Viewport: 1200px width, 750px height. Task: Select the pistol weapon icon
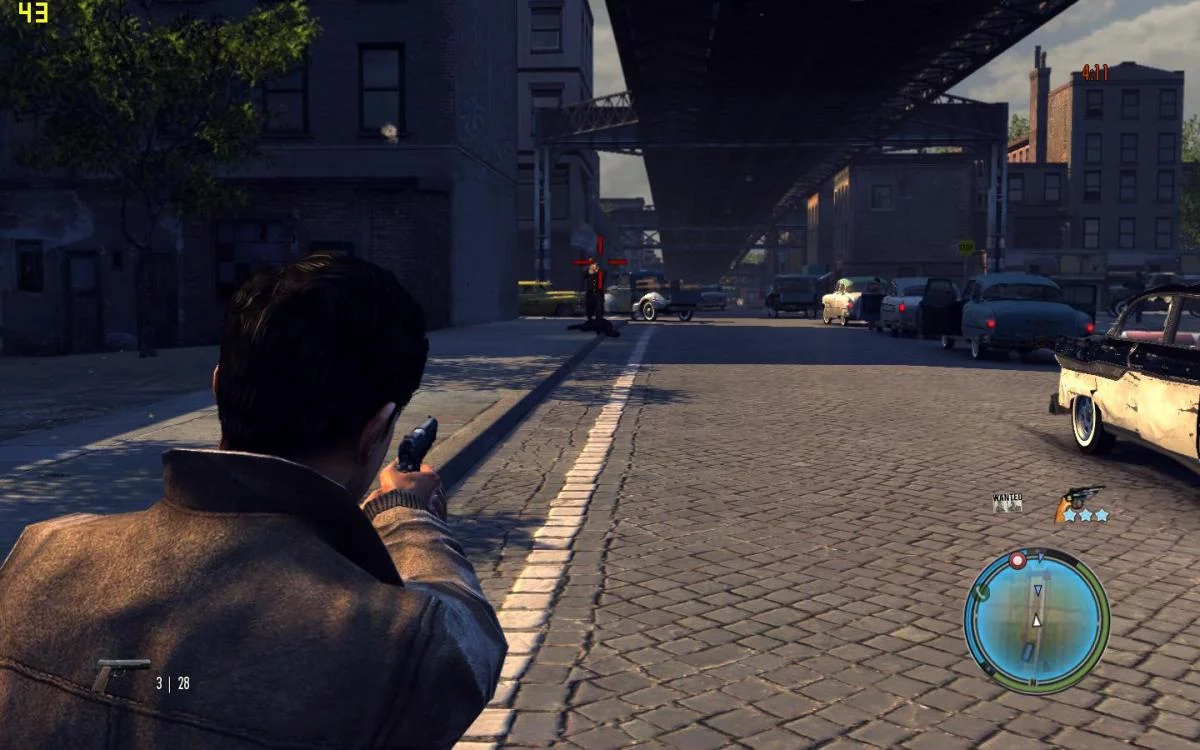120,673
